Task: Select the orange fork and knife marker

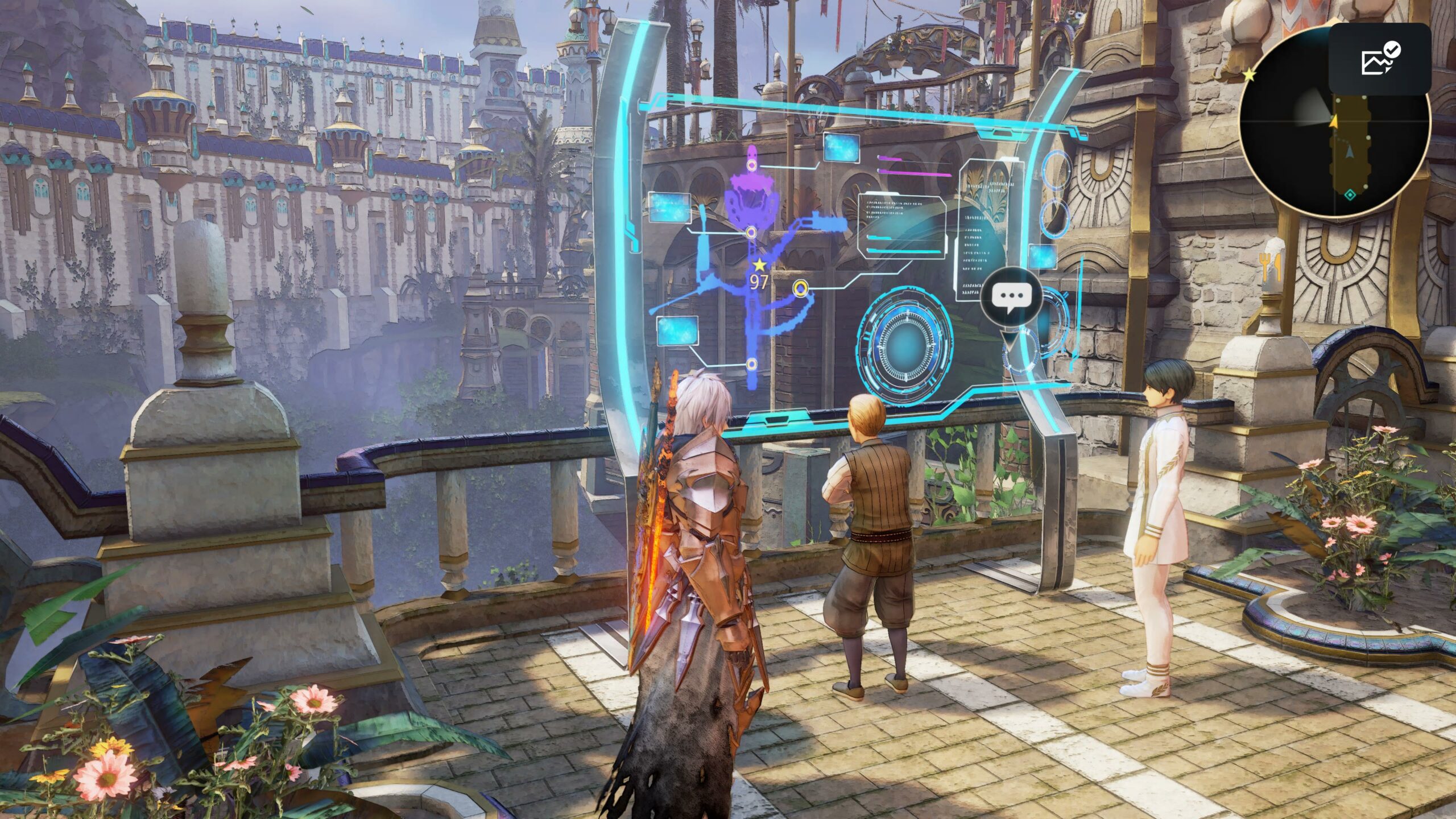Action: click(x=1269, y=267)
